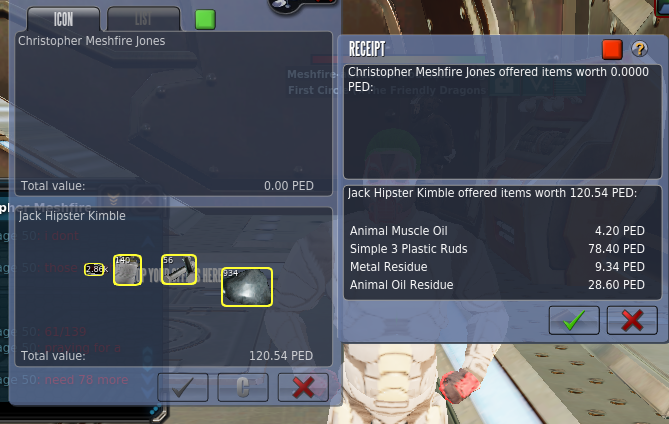The image size is (669, 424).
Task: Click the C button in the trade window
Action: [242, 387]
